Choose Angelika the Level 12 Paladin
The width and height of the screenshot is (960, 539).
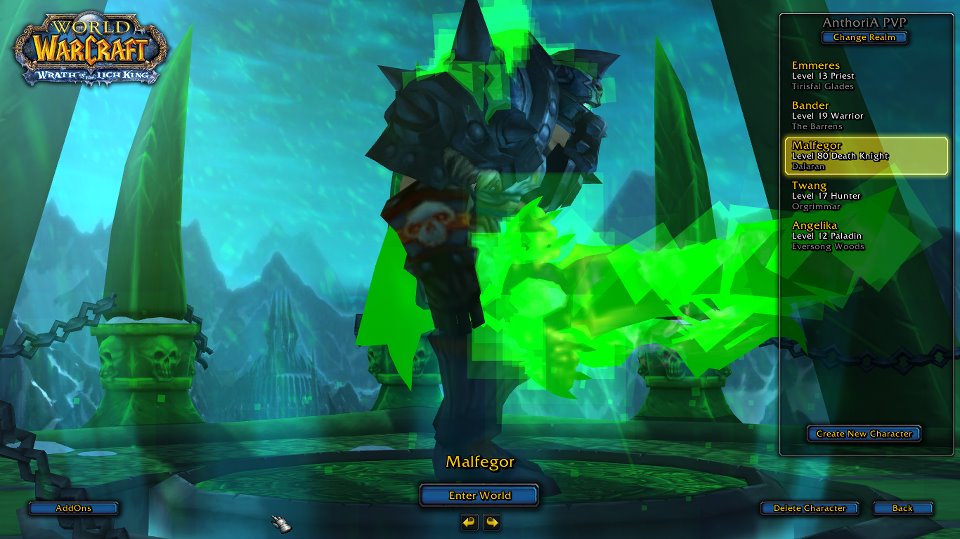click(x=865, y=236)
